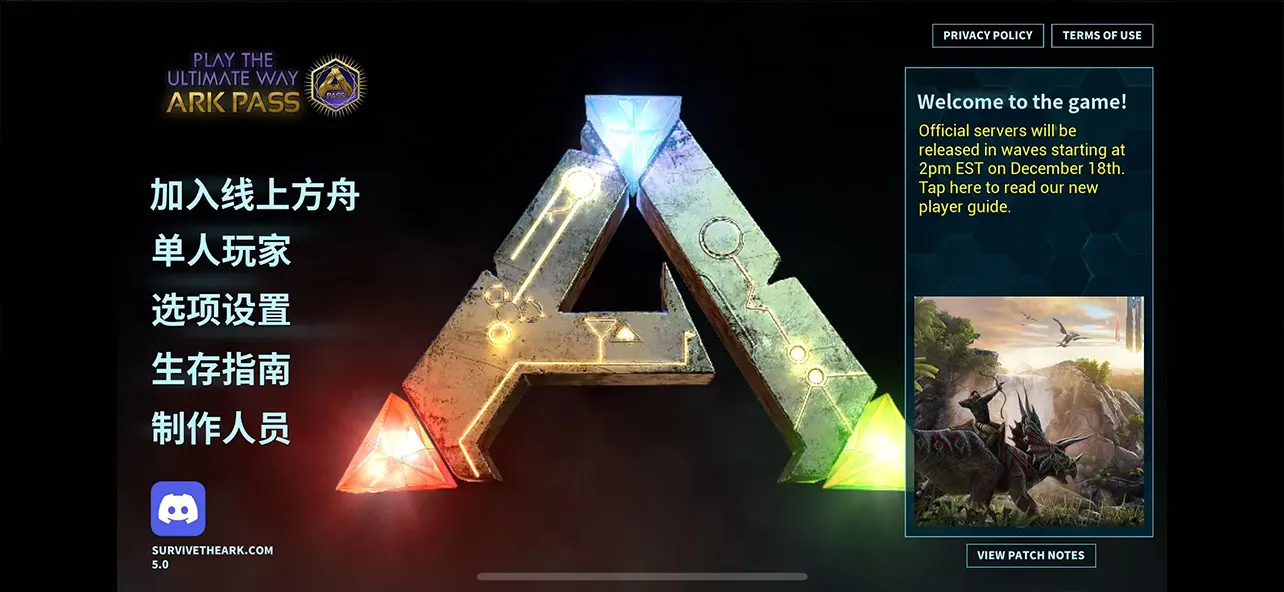Click the Ark Pass promotion banner

[x=265, y=84]
